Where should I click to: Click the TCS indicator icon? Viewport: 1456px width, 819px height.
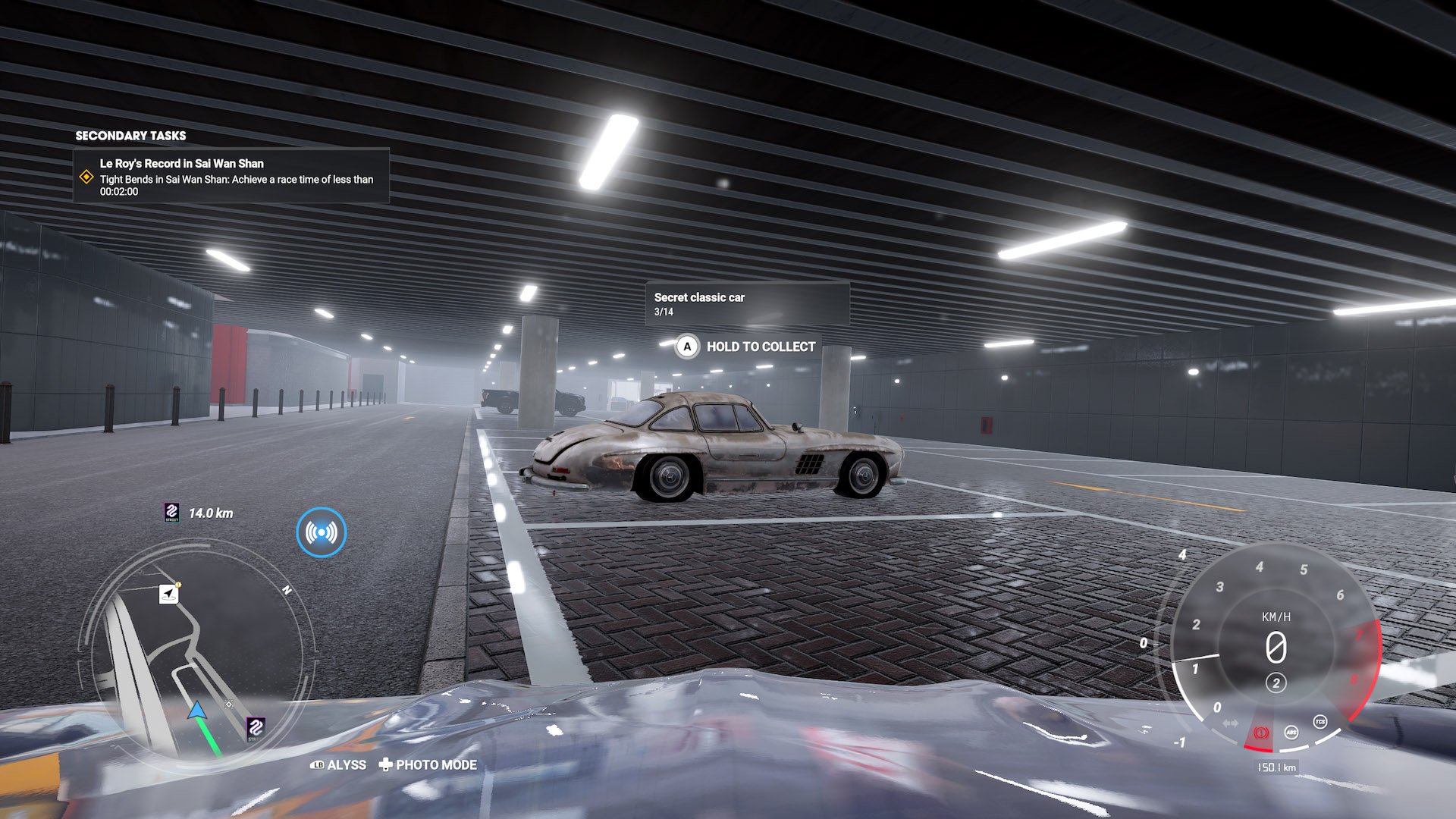(x=1319, y=722)
